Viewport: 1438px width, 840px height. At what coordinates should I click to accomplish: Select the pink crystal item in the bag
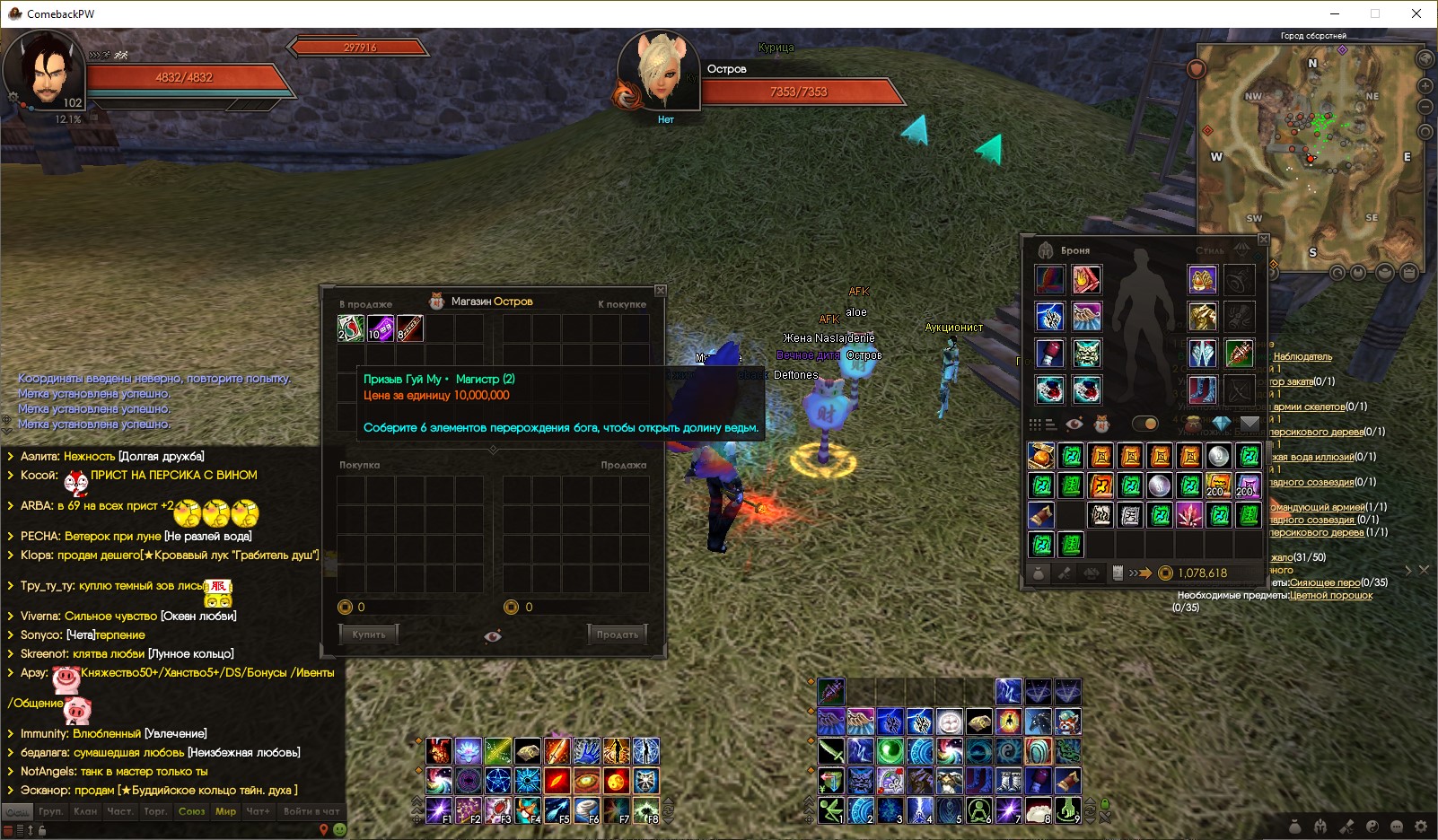point(1190,515)
